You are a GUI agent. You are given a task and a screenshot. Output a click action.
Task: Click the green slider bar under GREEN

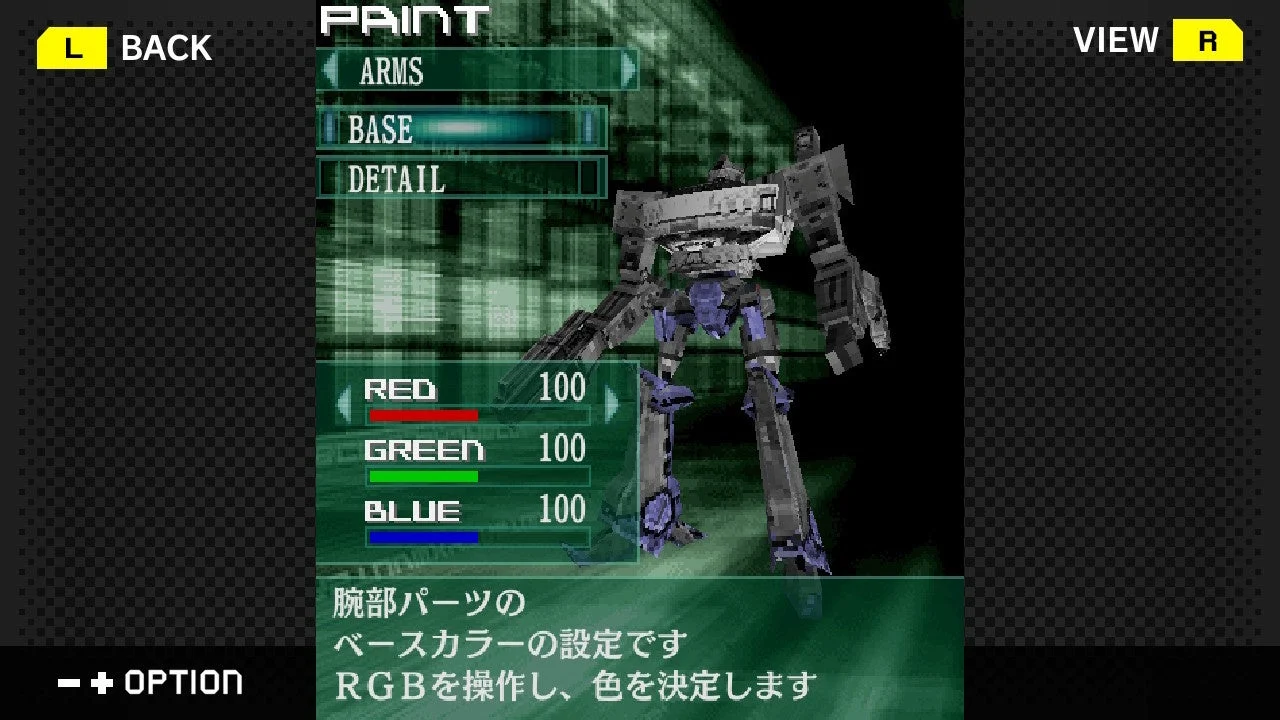(x=424, y=474)
